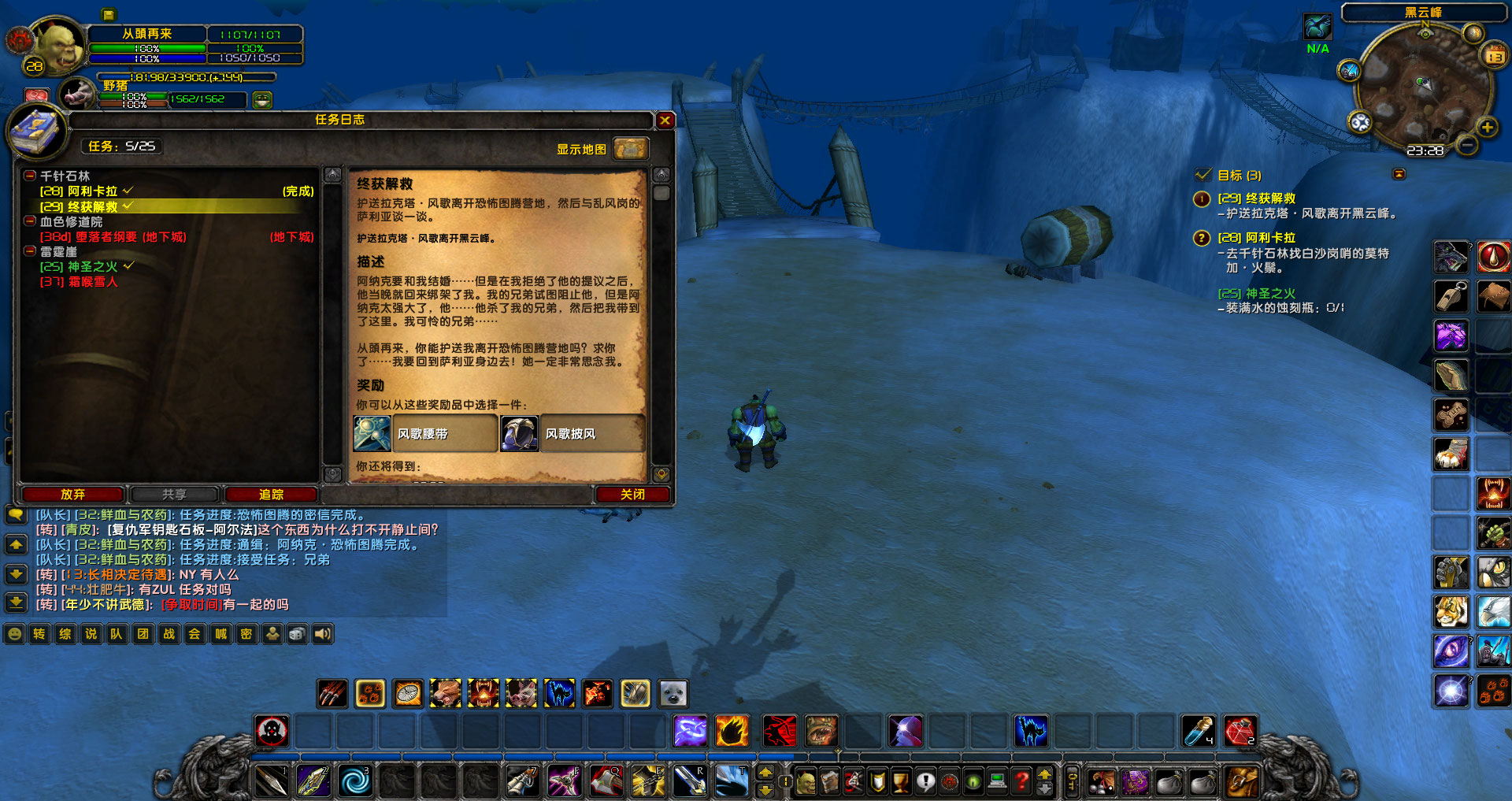Collapse the 血色修道院 quest group

[x=29, y=221]
